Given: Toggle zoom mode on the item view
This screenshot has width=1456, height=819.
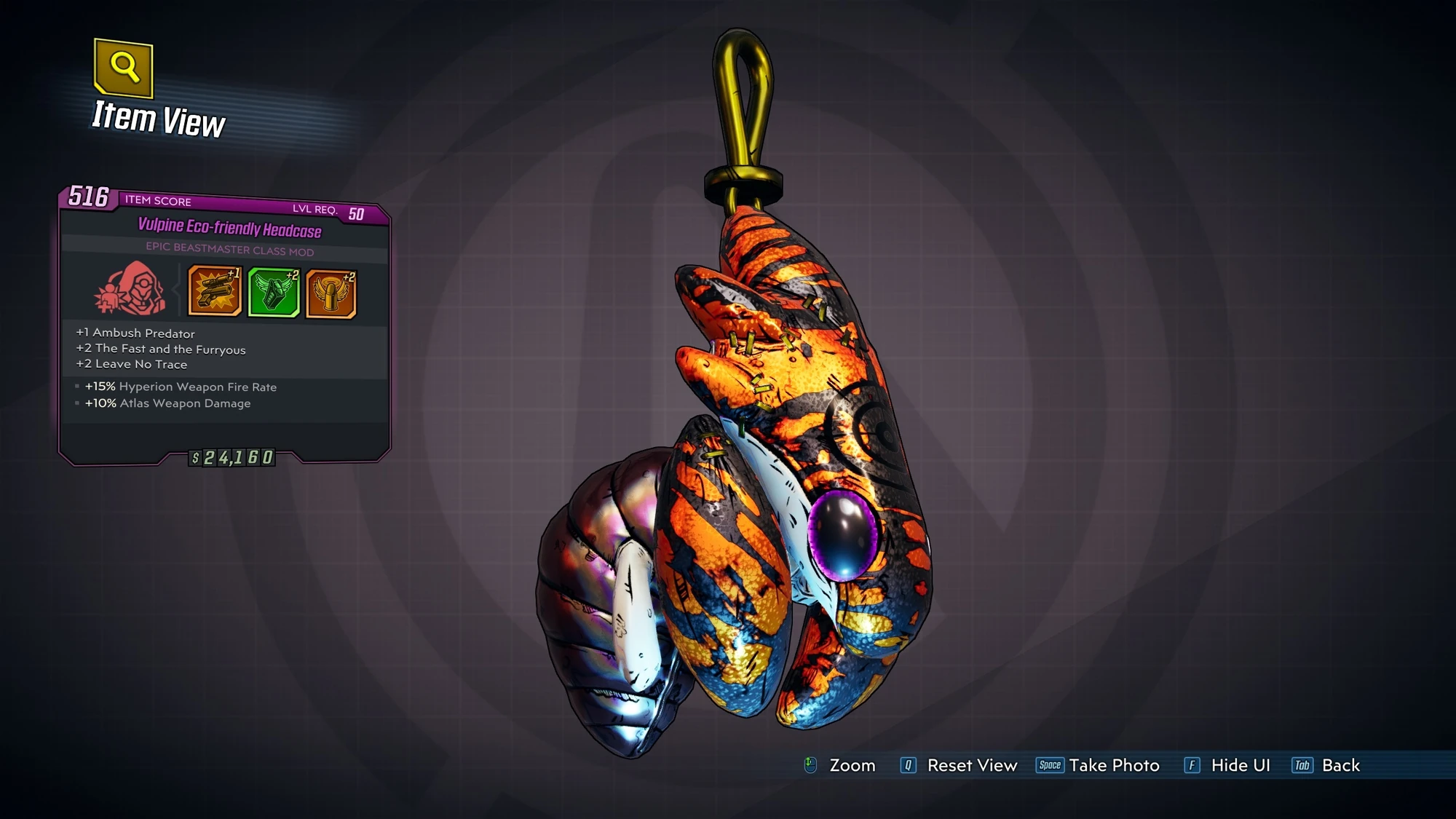Looking at the screenshot, I should click(850, 765).
